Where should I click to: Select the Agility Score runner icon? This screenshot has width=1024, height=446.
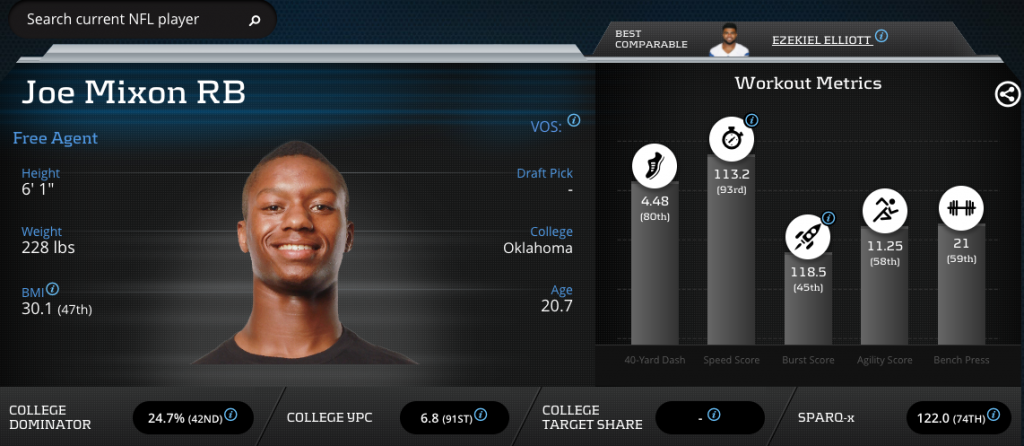click(884, 210)
